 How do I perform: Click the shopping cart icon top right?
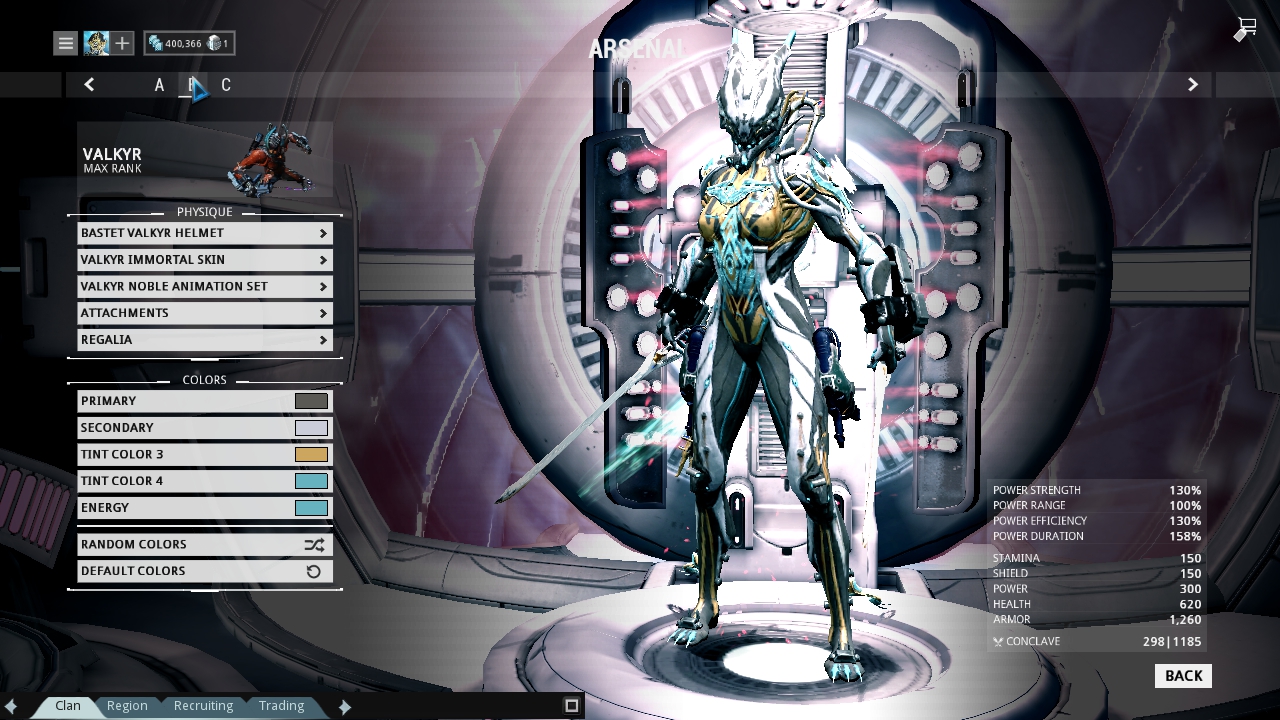pos(1243,30)
